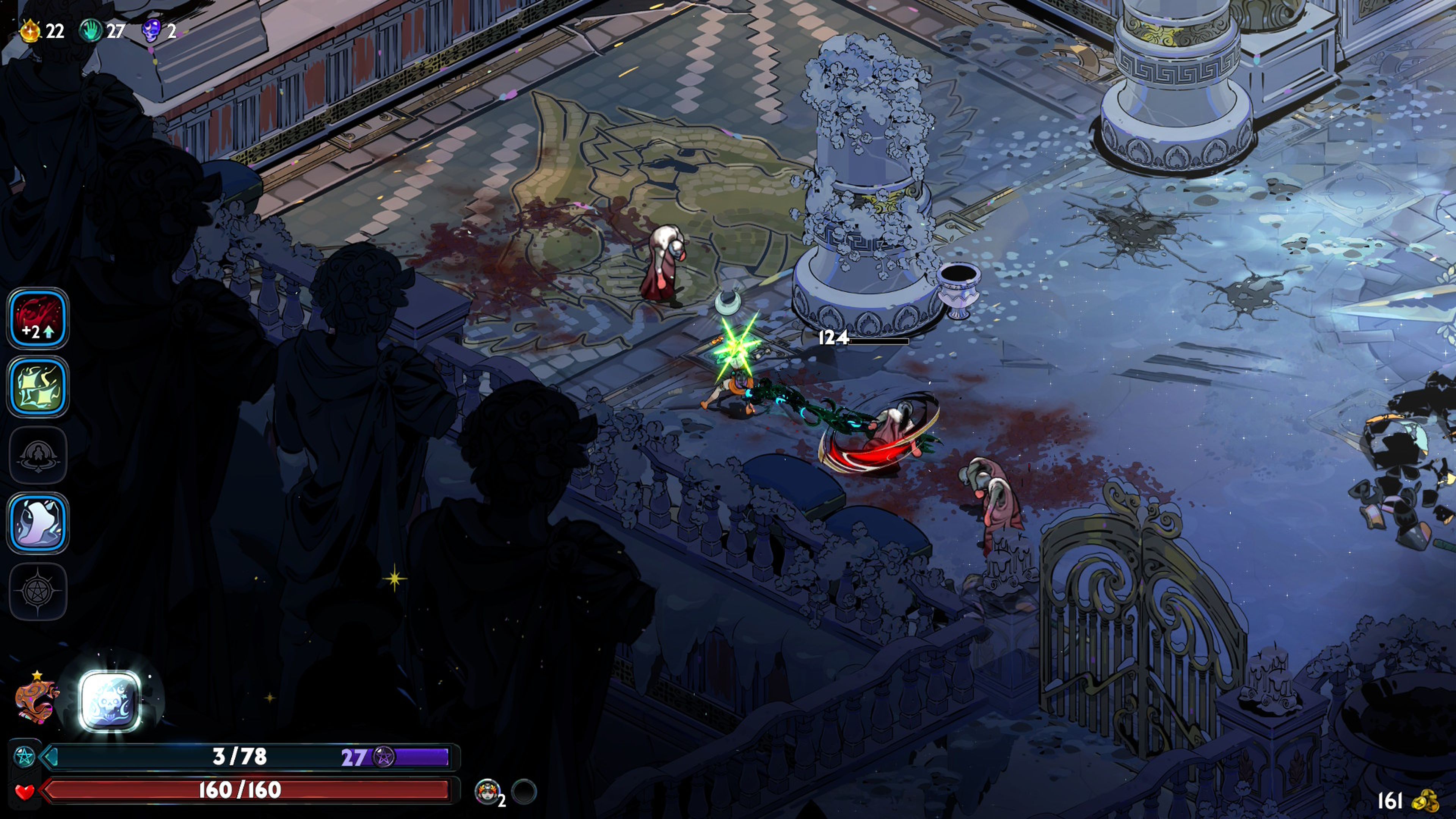Select the empty cast boon slot
The image size is (1456, 819).
coord(37,455)
